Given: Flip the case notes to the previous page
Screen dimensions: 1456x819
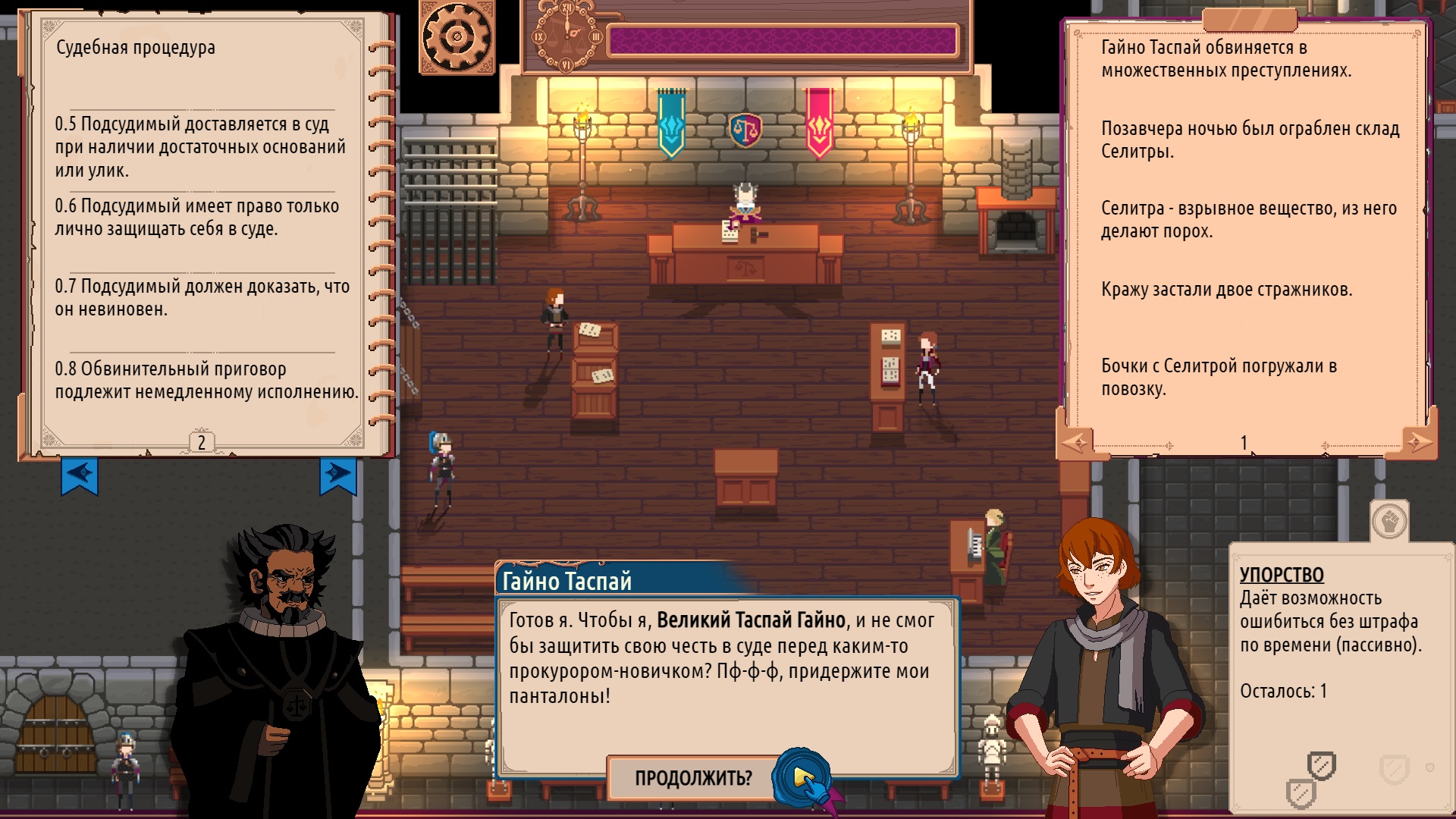Looking at the screenshot, I should (x=1076, y=442).
